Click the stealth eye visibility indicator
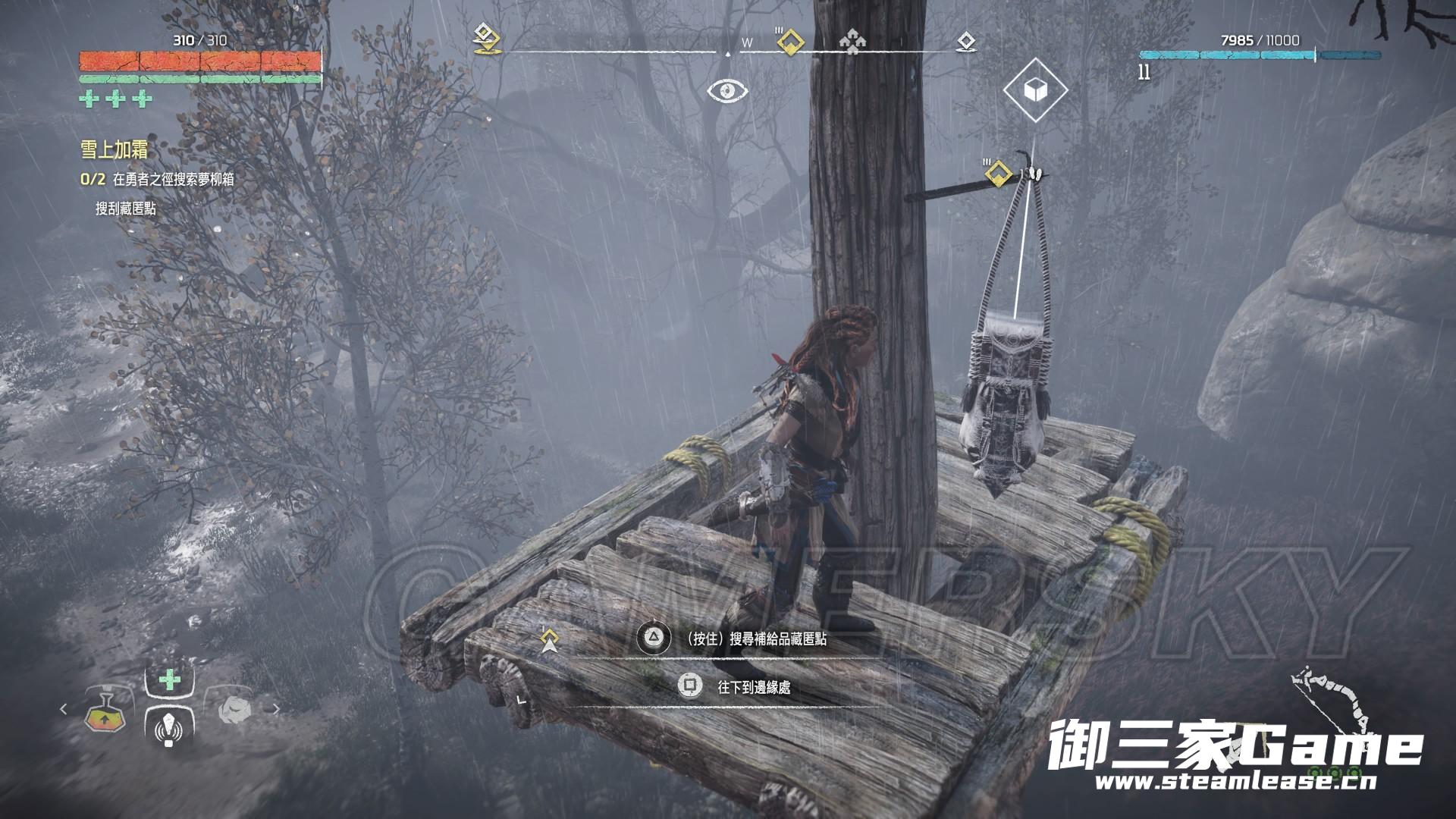 pyautogui.click(x=728, y=92)
